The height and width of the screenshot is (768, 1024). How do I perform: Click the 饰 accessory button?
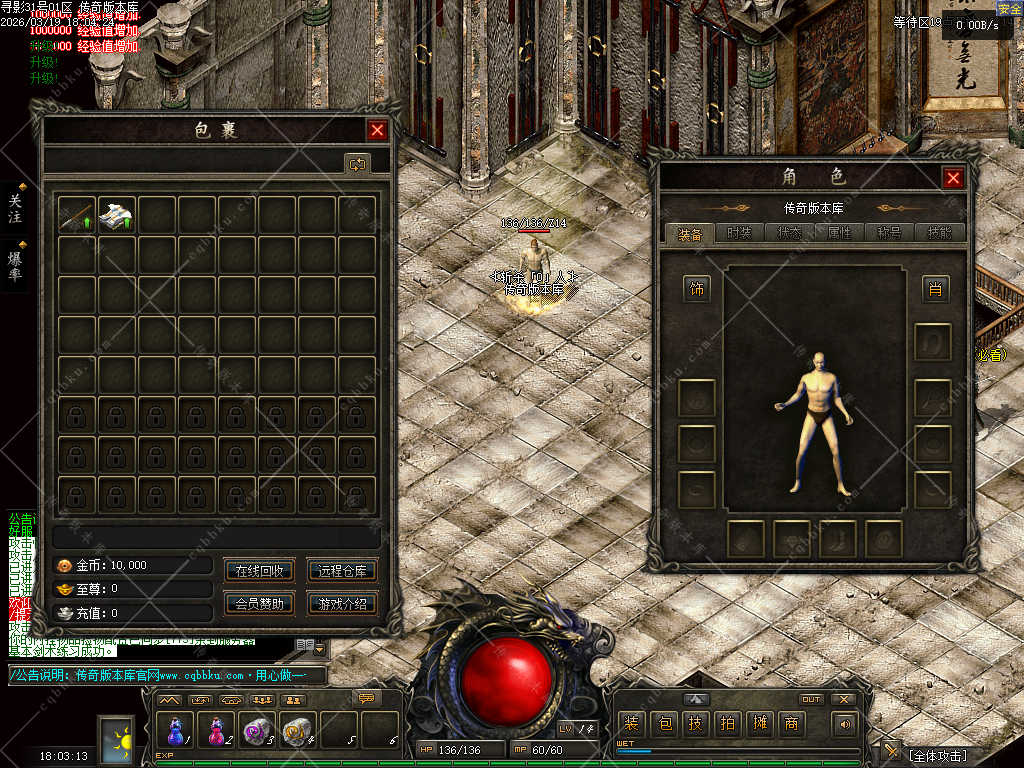pyautogui.click(x=696, y=290)
